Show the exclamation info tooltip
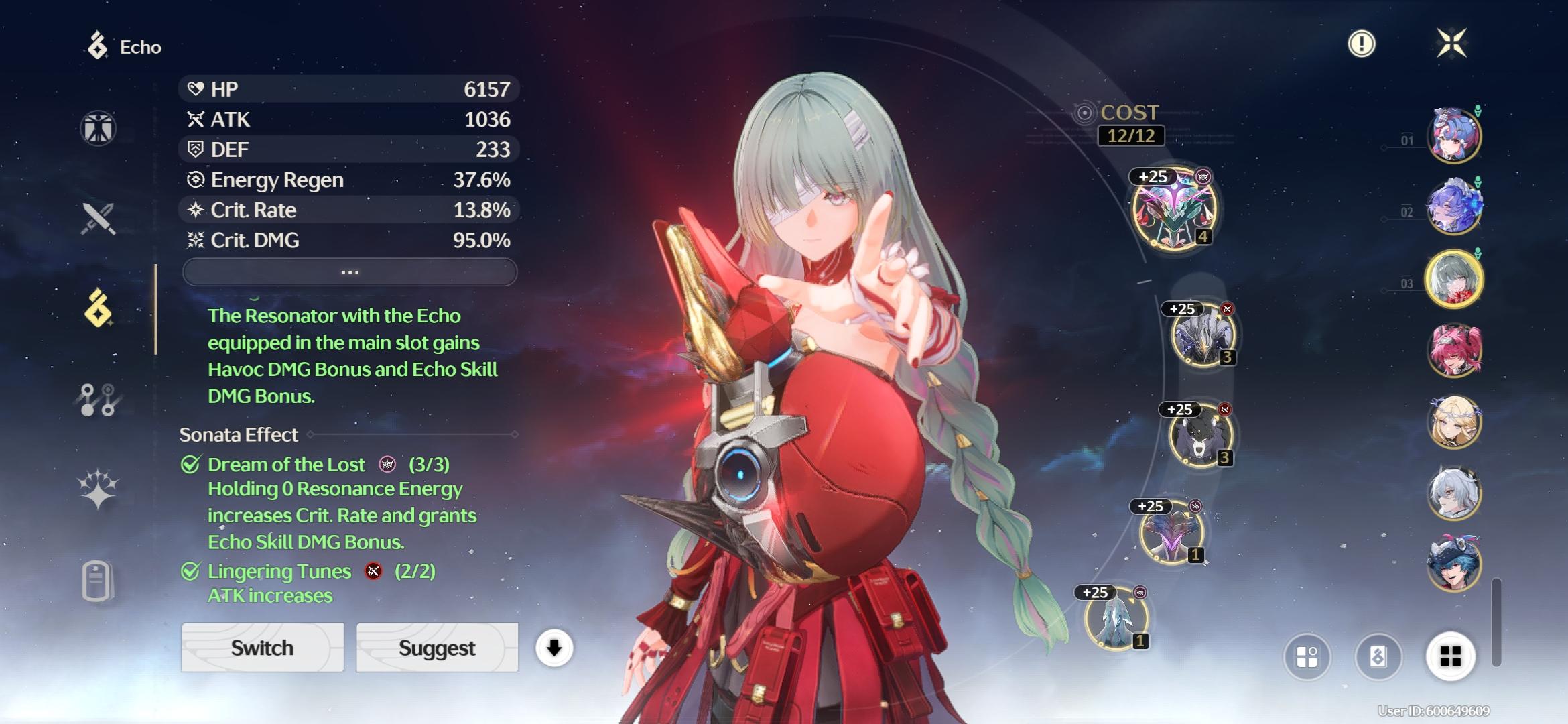1568x724 pixels. (1361, 44)
